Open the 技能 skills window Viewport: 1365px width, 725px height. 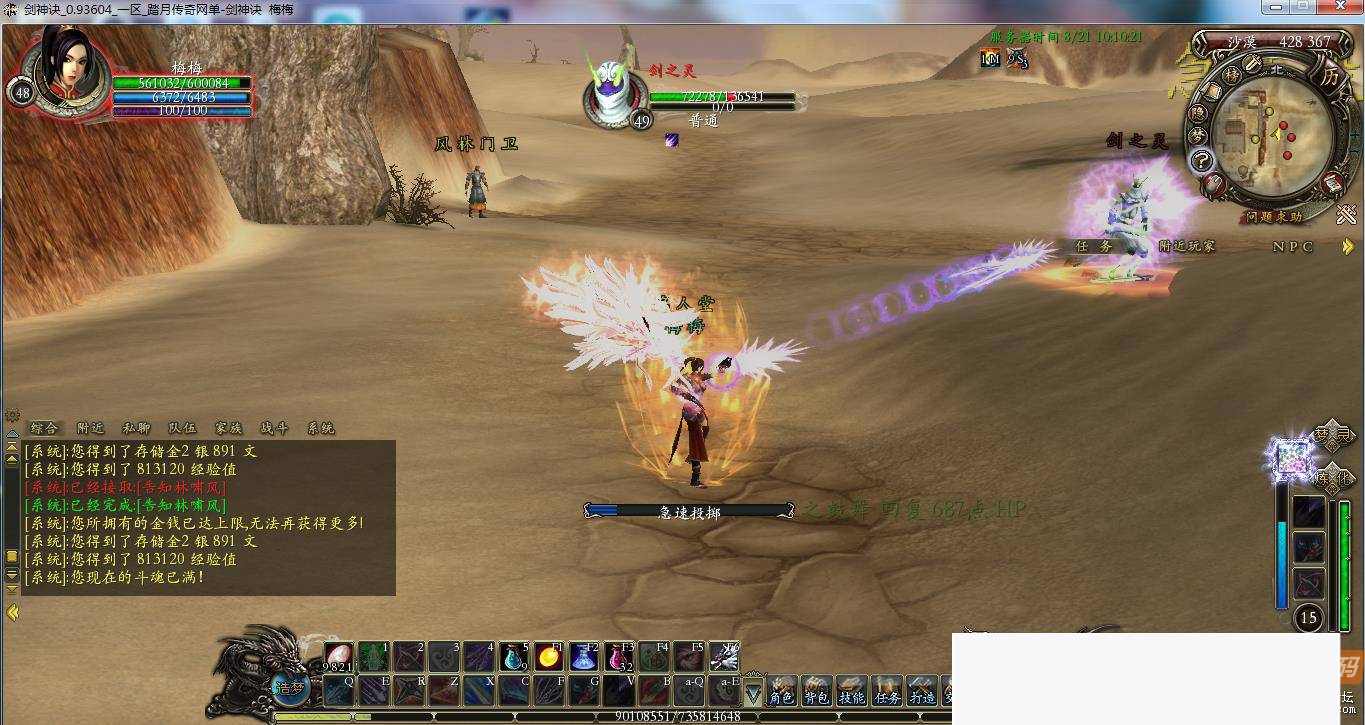click(852, 692)
